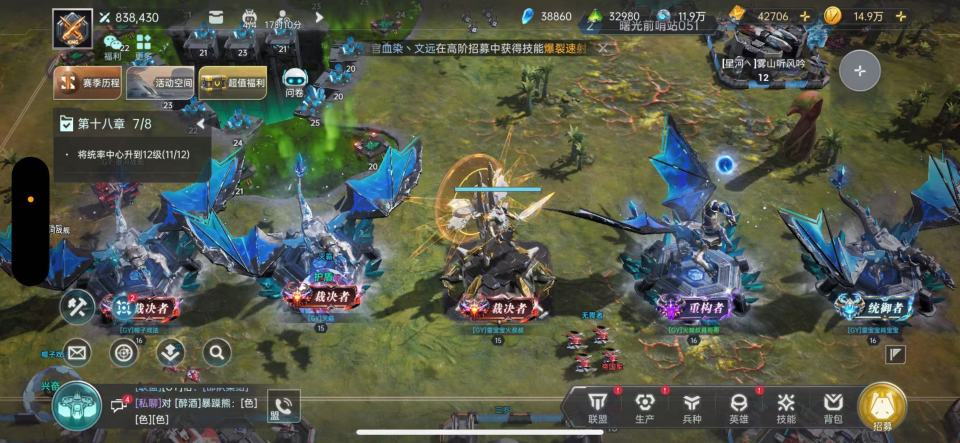
Task: Open the 联盟 alliance menu
Action: point(598,406)
